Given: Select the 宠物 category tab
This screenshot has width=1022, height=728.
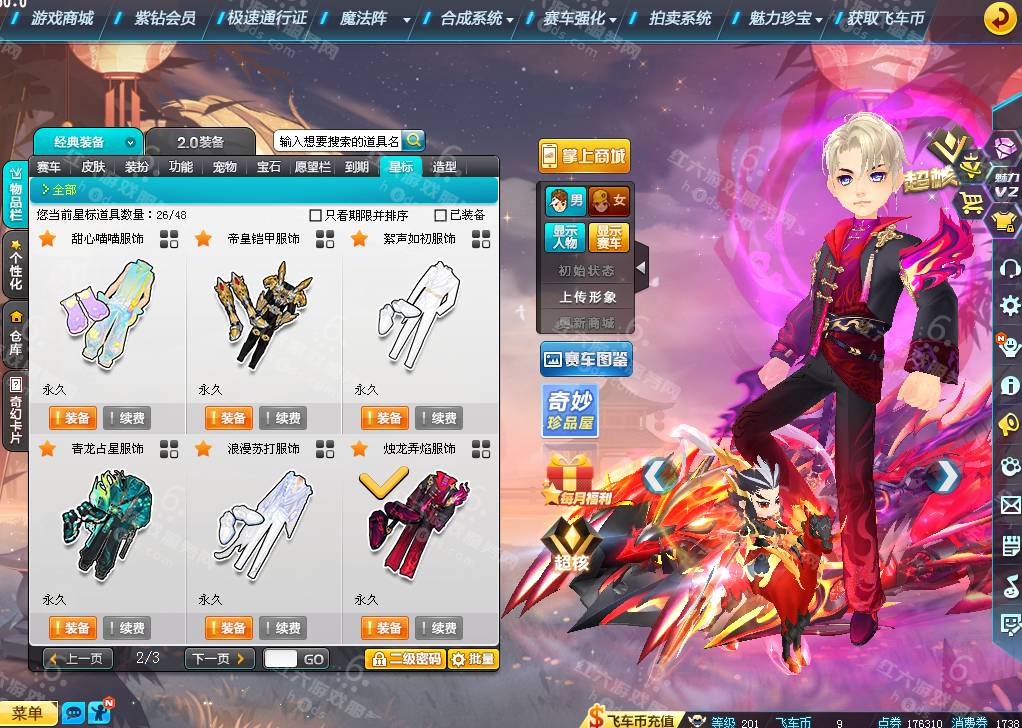Looking at the screenshot, I should [225, 167].
